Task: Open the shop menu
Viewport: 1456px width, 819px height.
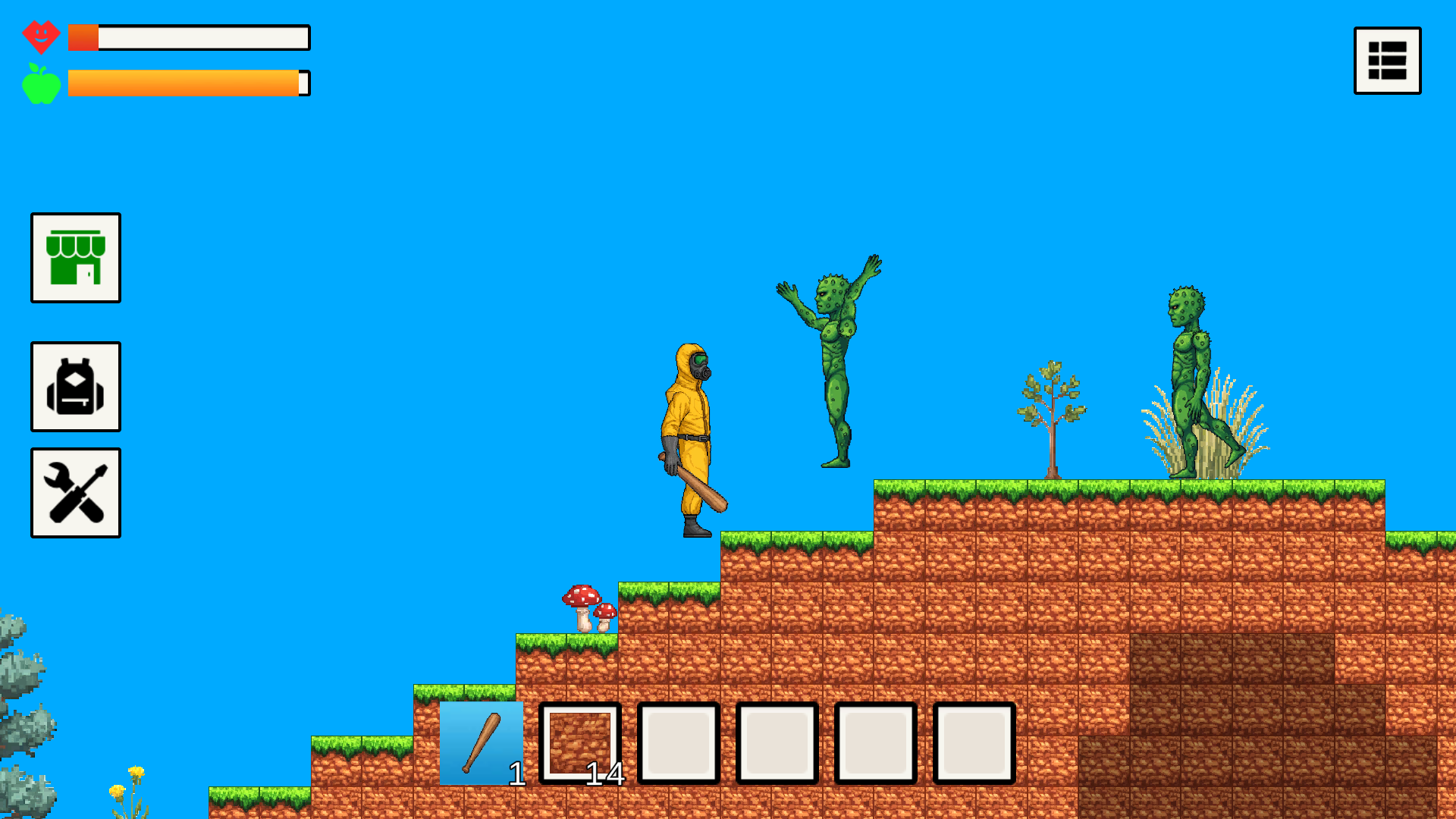Action: tap(75, 259)
